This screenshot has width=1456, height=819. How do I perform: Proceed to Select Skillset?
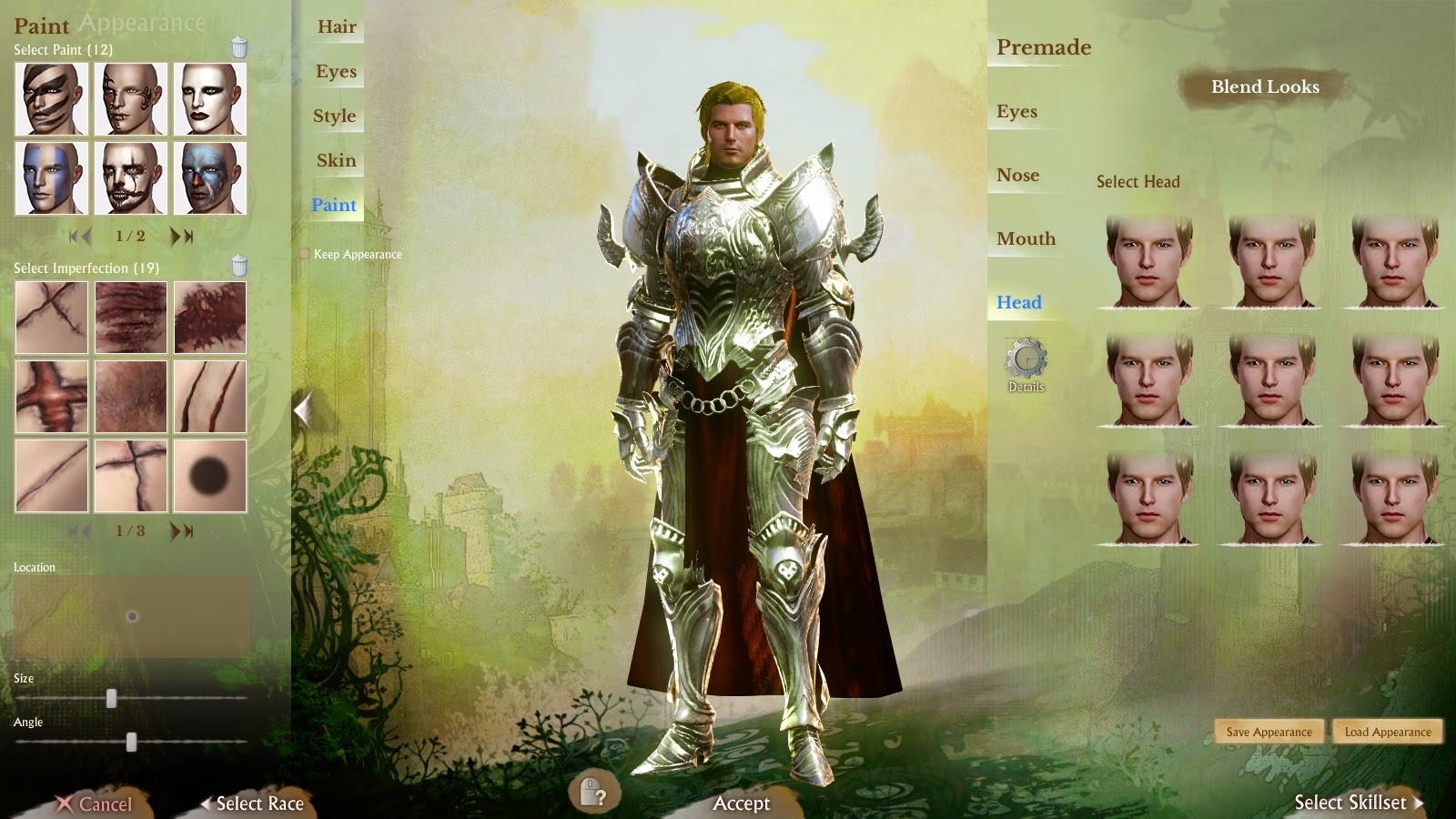(x=1357, y=803)
